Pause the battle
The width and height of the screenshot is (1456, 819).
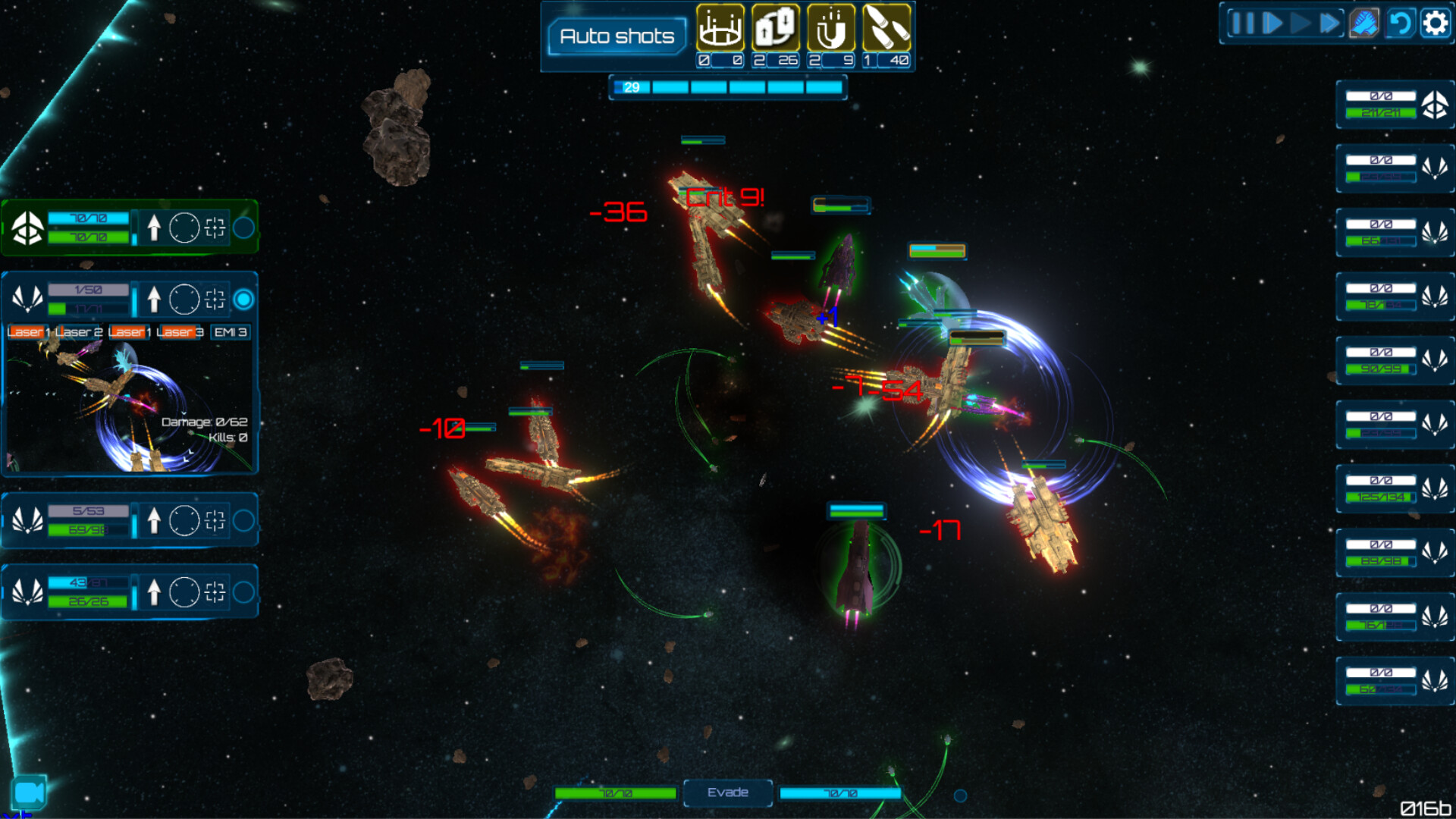[1242, 24]
